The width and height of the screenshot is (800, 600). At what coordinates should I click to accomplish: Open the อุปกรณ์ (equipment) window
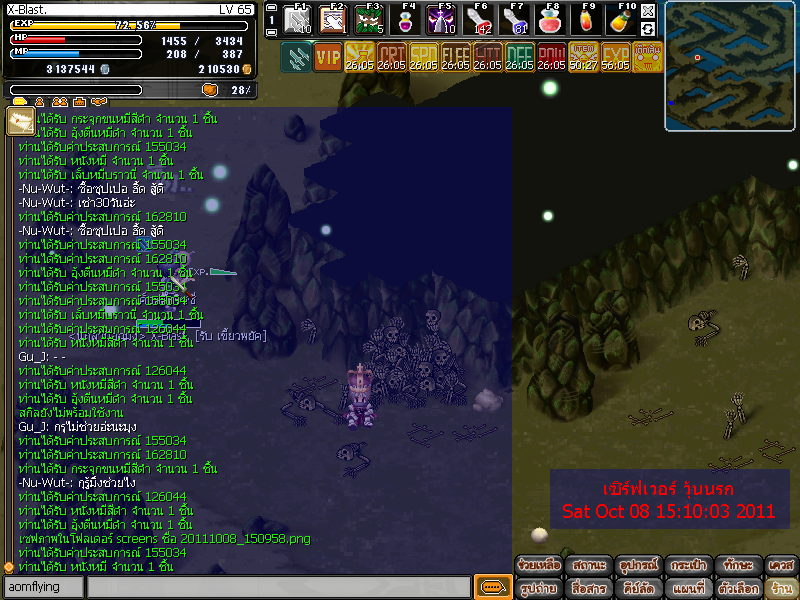point(637,566)
